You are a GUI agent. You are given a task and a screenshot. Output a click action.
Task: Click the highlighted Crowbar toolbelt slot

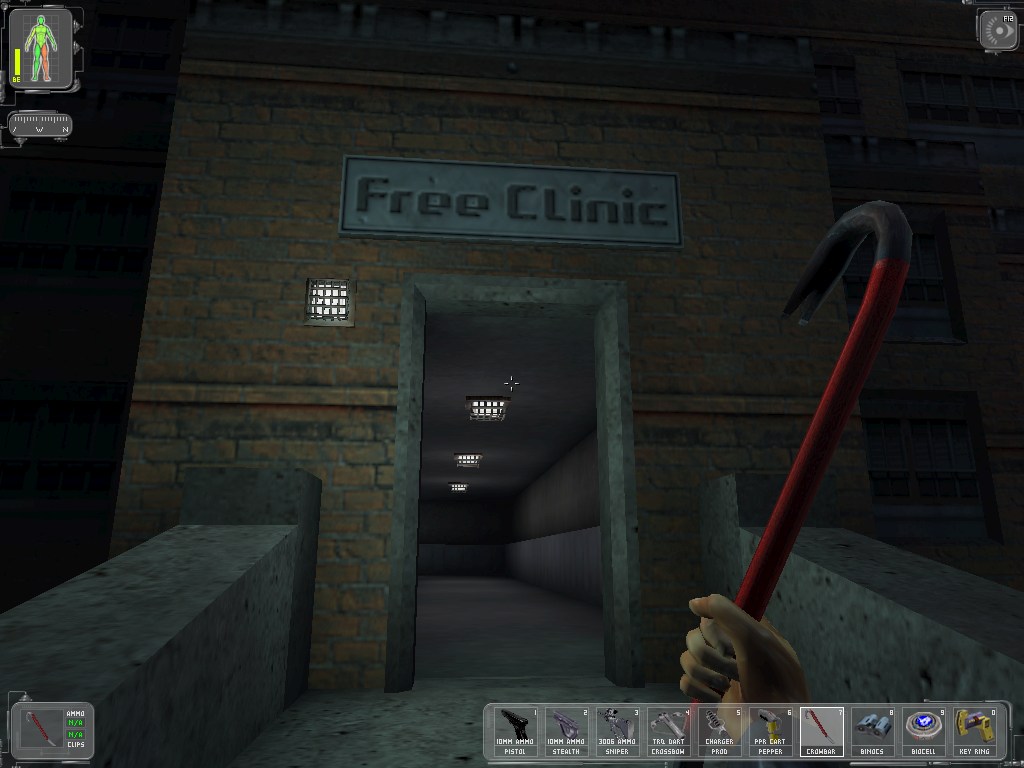[821, 731]
